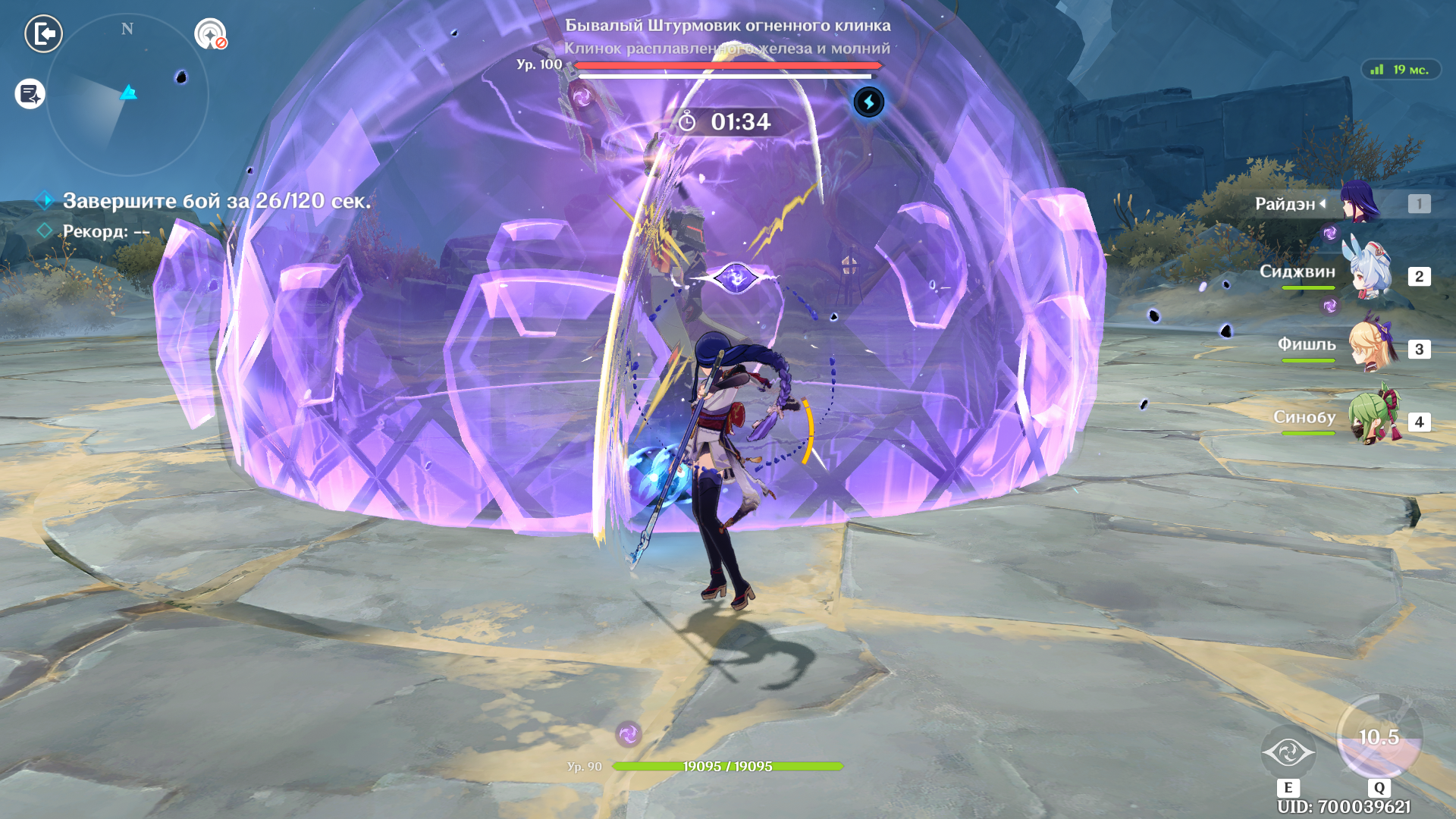
Task: Switch to party member Синобу
Action: 1371,419
